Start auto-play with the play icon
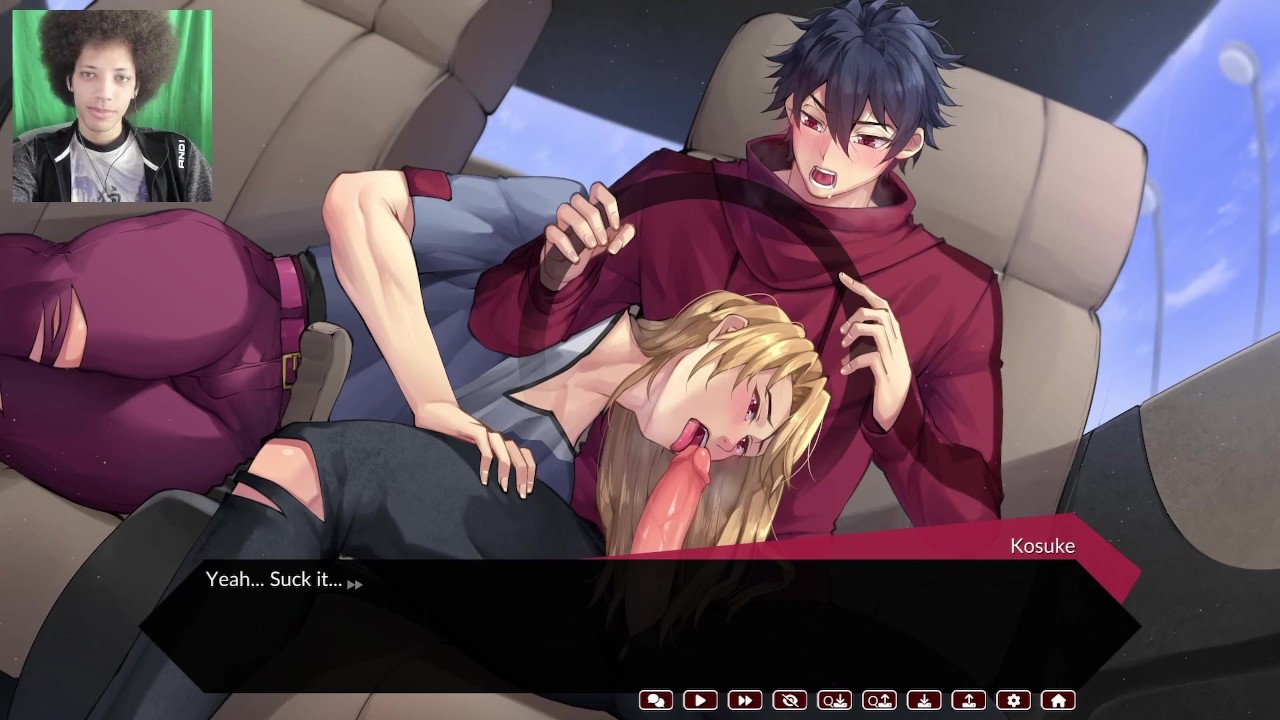 [x=700, y=701]
